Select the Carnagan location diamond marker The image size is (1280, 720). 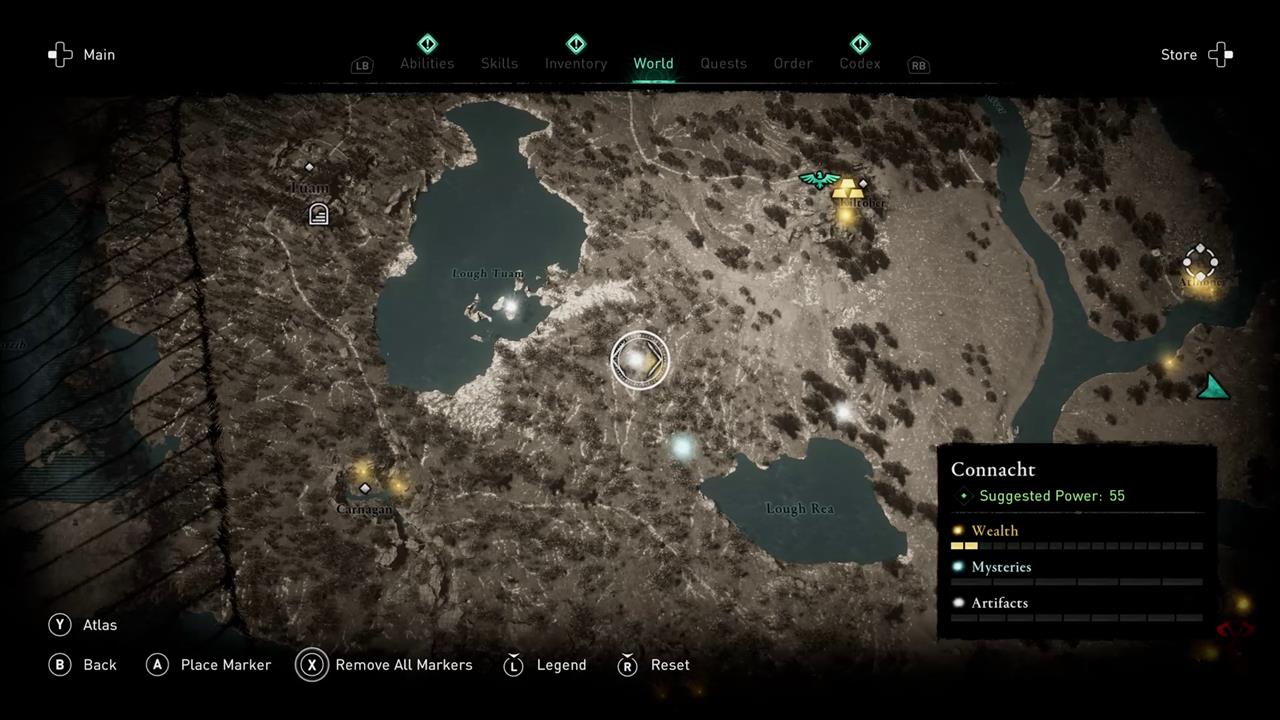click(365, 488)
